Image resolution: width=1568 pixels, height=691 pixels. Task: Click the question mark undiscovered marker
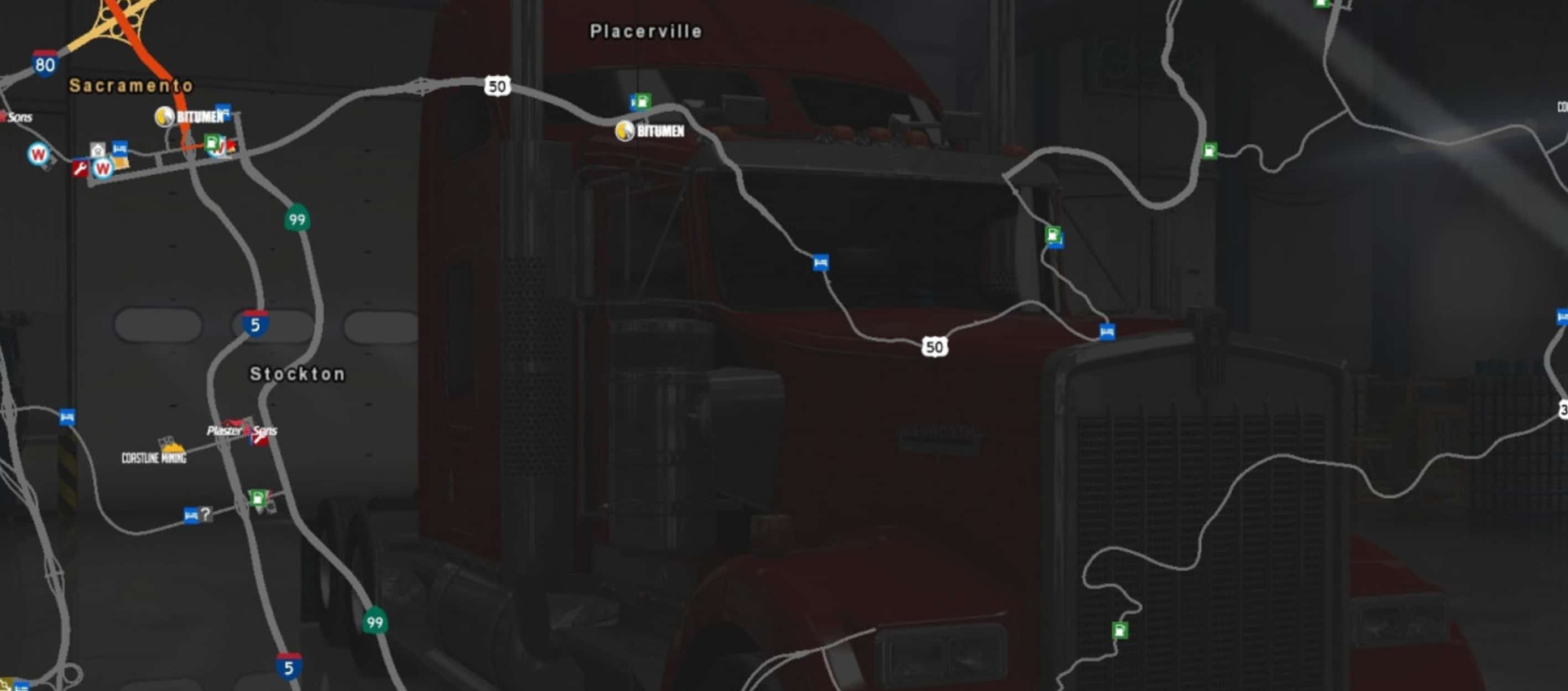pyautogui.click(x=206, y=515)
